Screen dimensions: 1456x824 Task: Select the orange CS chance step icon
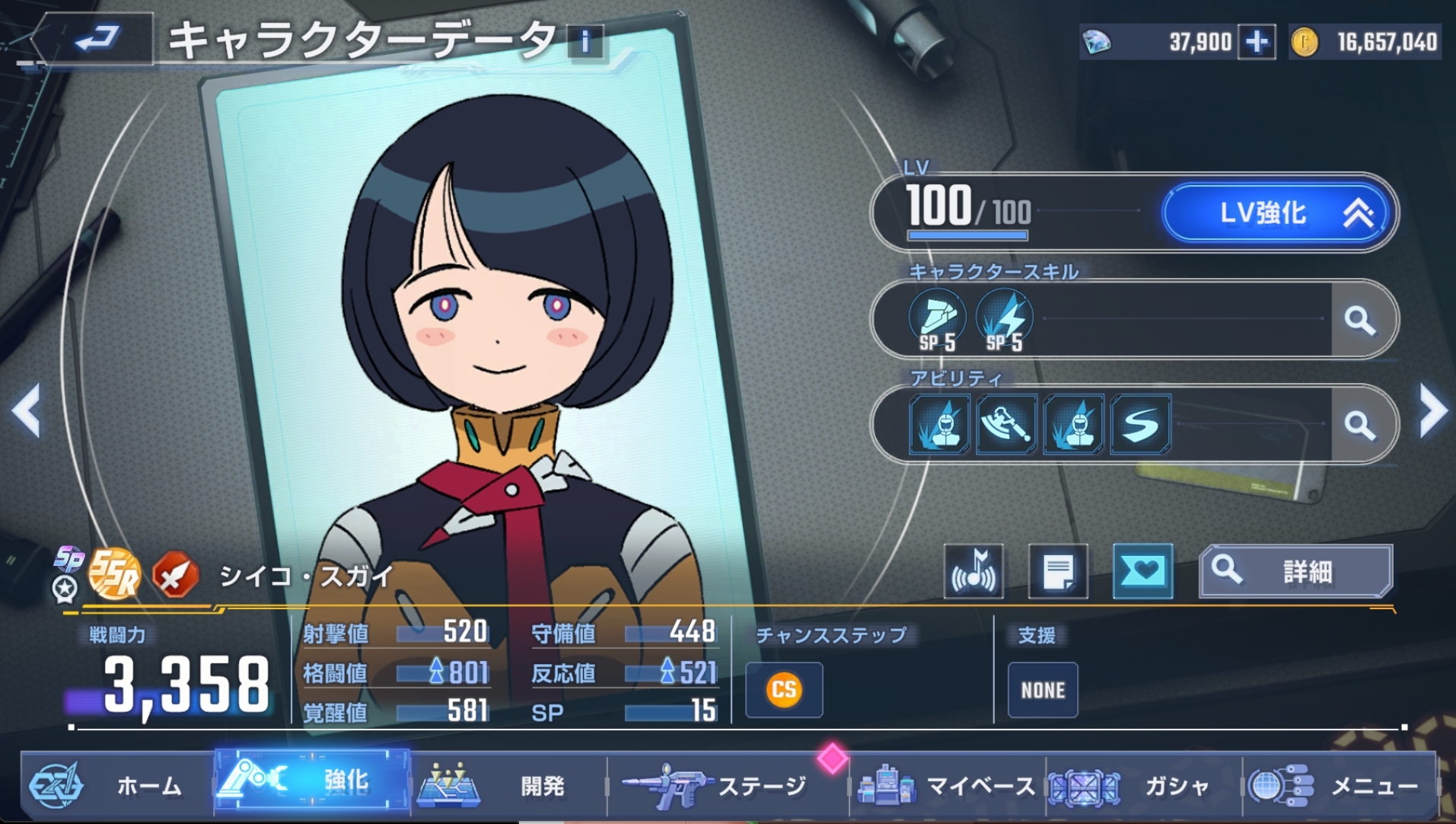pos(784,690)
